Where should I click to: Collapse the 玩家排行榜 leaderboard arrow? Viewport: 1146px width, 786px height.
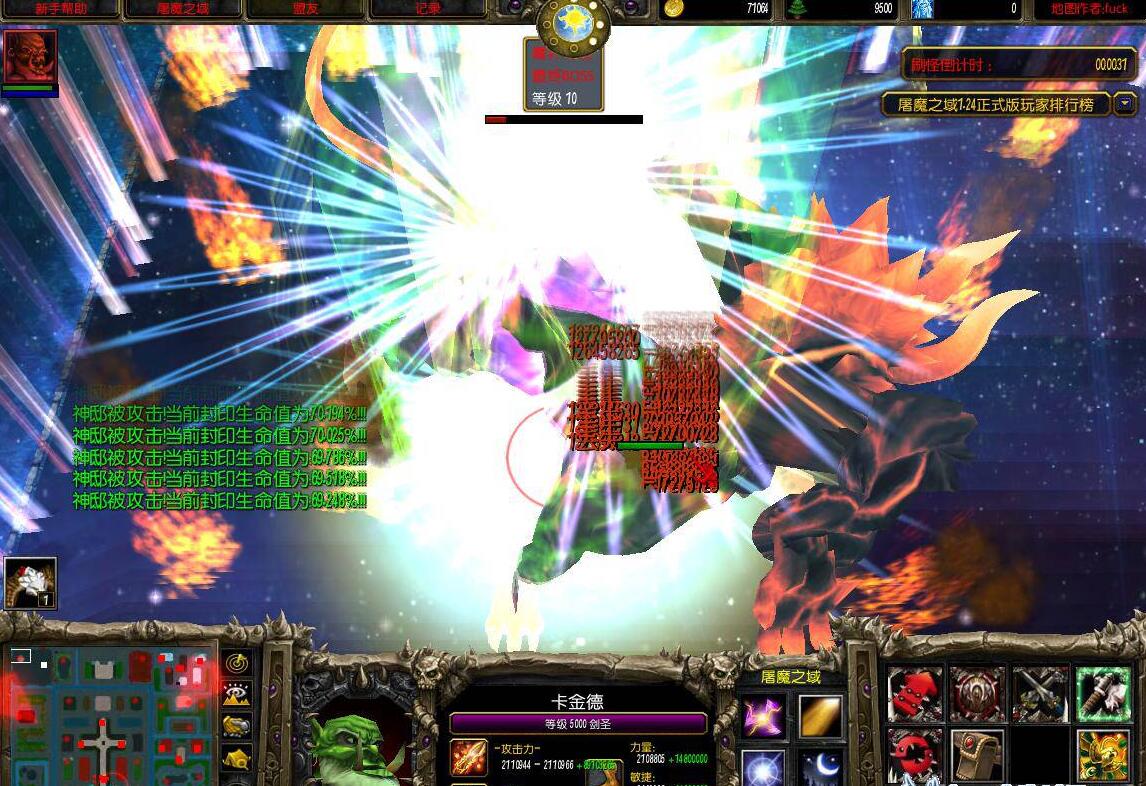coord(1125,104)
